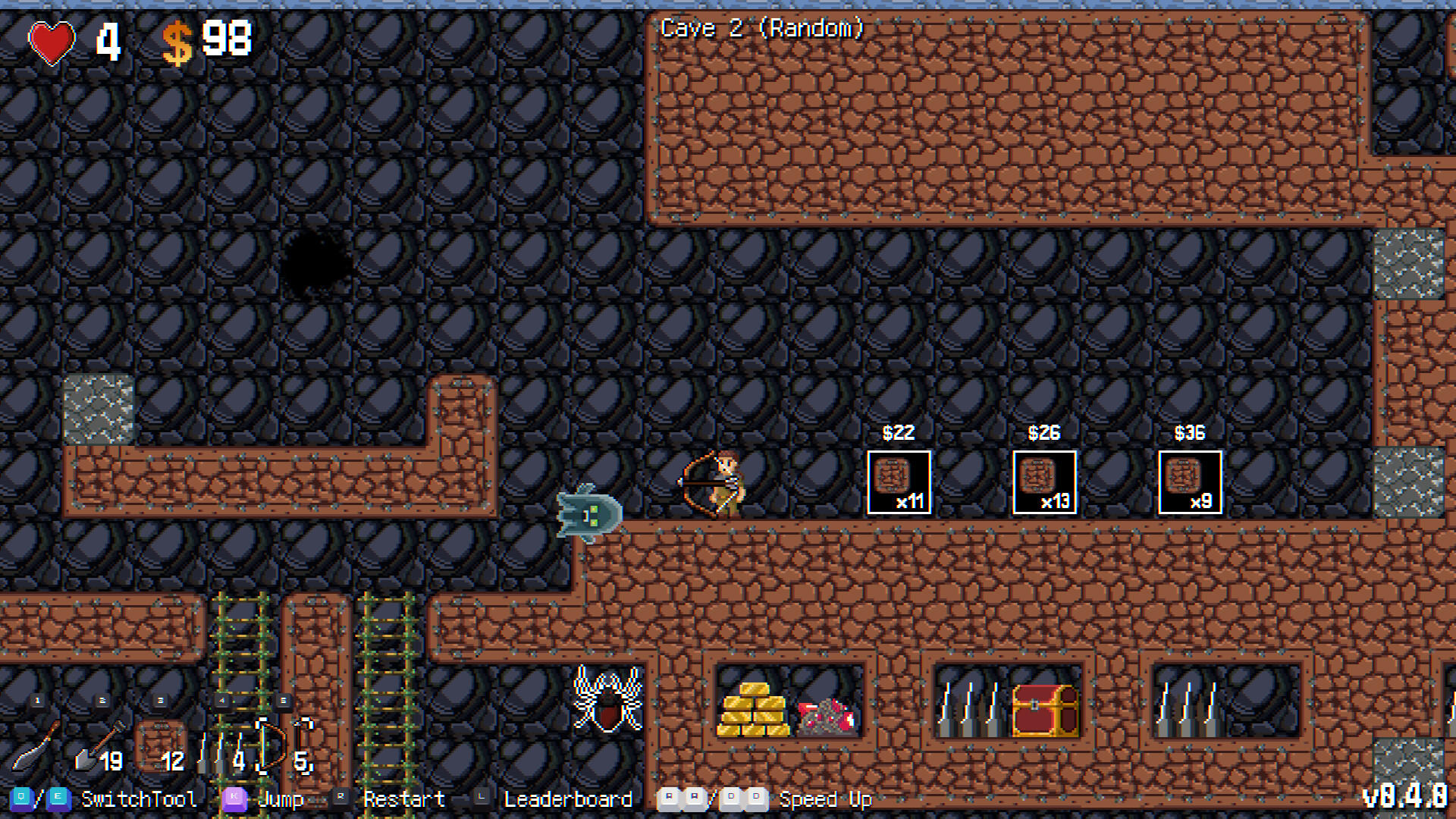Buy the $36 crate pack of 9
Viewport: 1456px width, 819px height.
coord(1189,482)
